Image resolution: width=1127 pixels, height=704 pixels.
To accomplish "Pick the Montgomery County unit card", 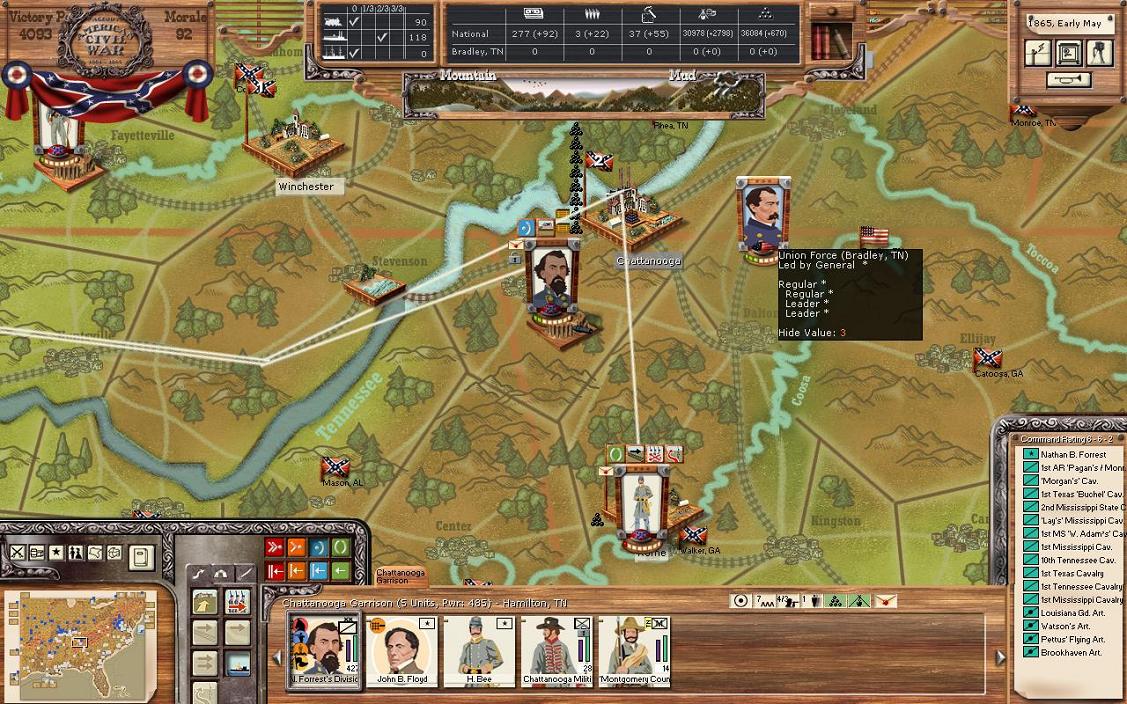I will click(632, 650).
